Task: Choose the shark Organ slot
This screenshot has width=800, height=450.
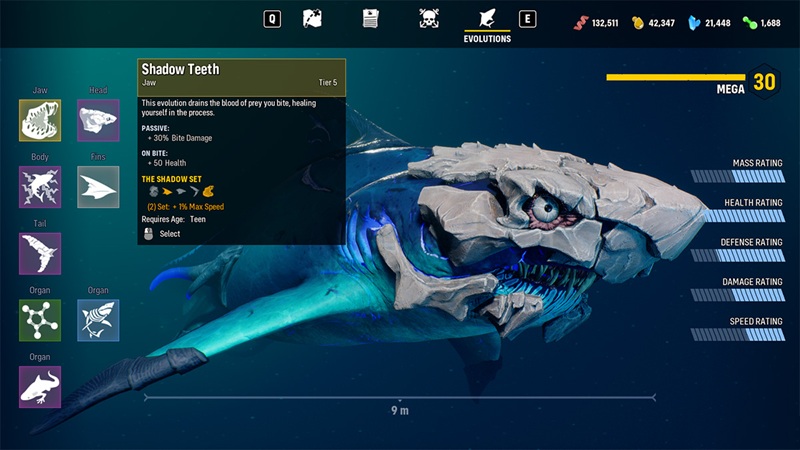Action: pos(98,320)
